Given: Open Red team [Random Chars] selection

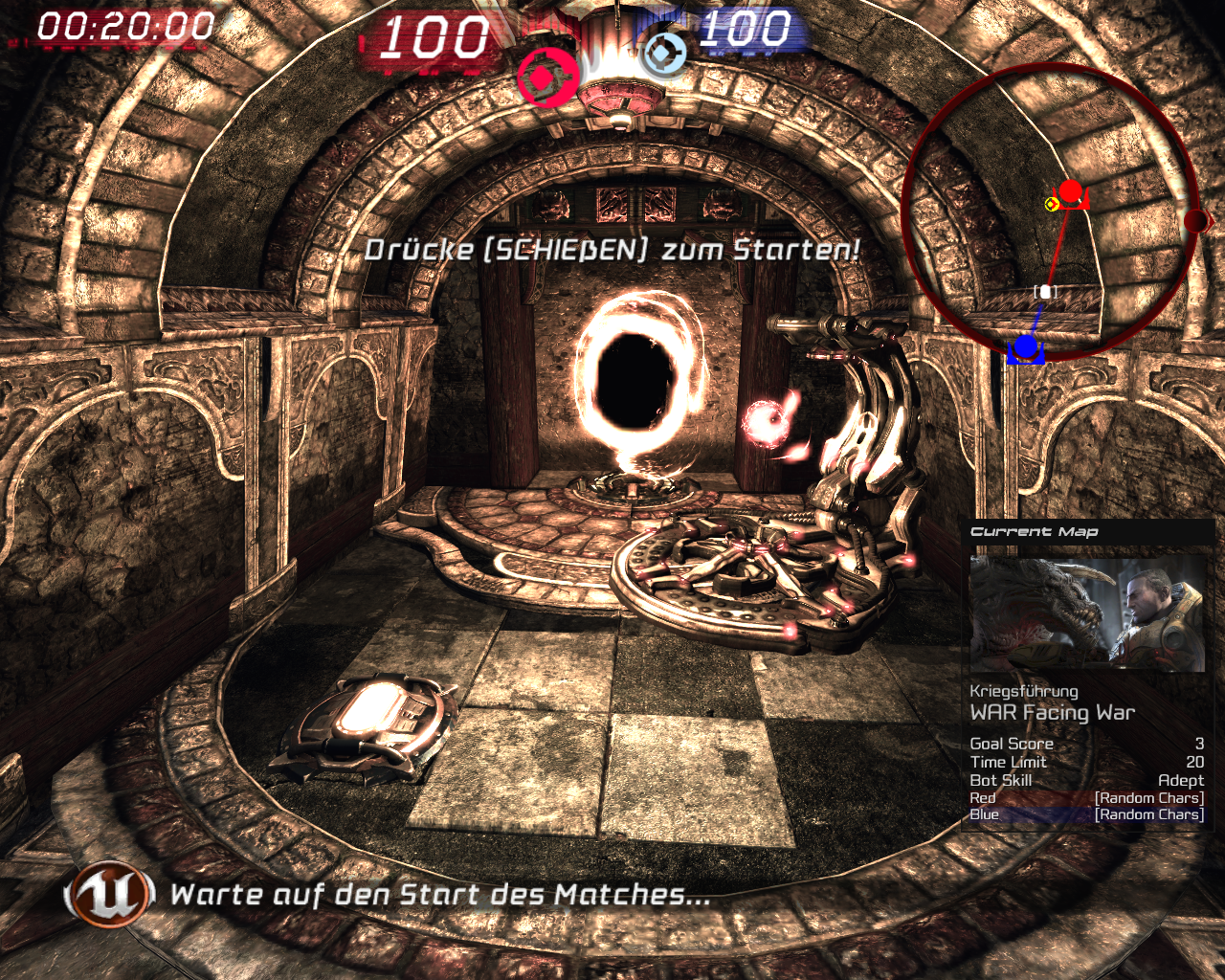Looking at the screenshot, I should point(1147,797).
